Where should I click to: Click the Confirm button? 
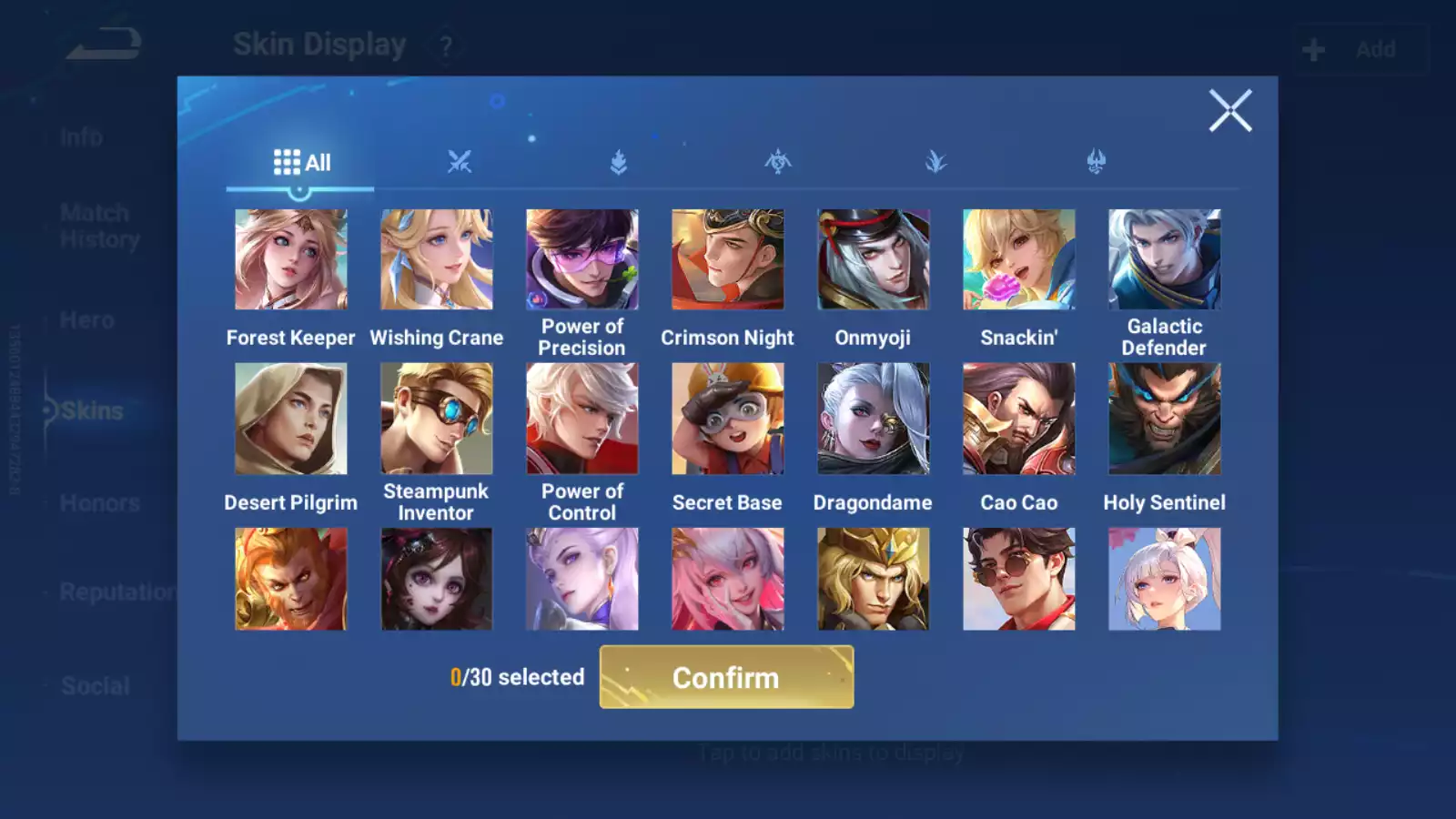725,677
